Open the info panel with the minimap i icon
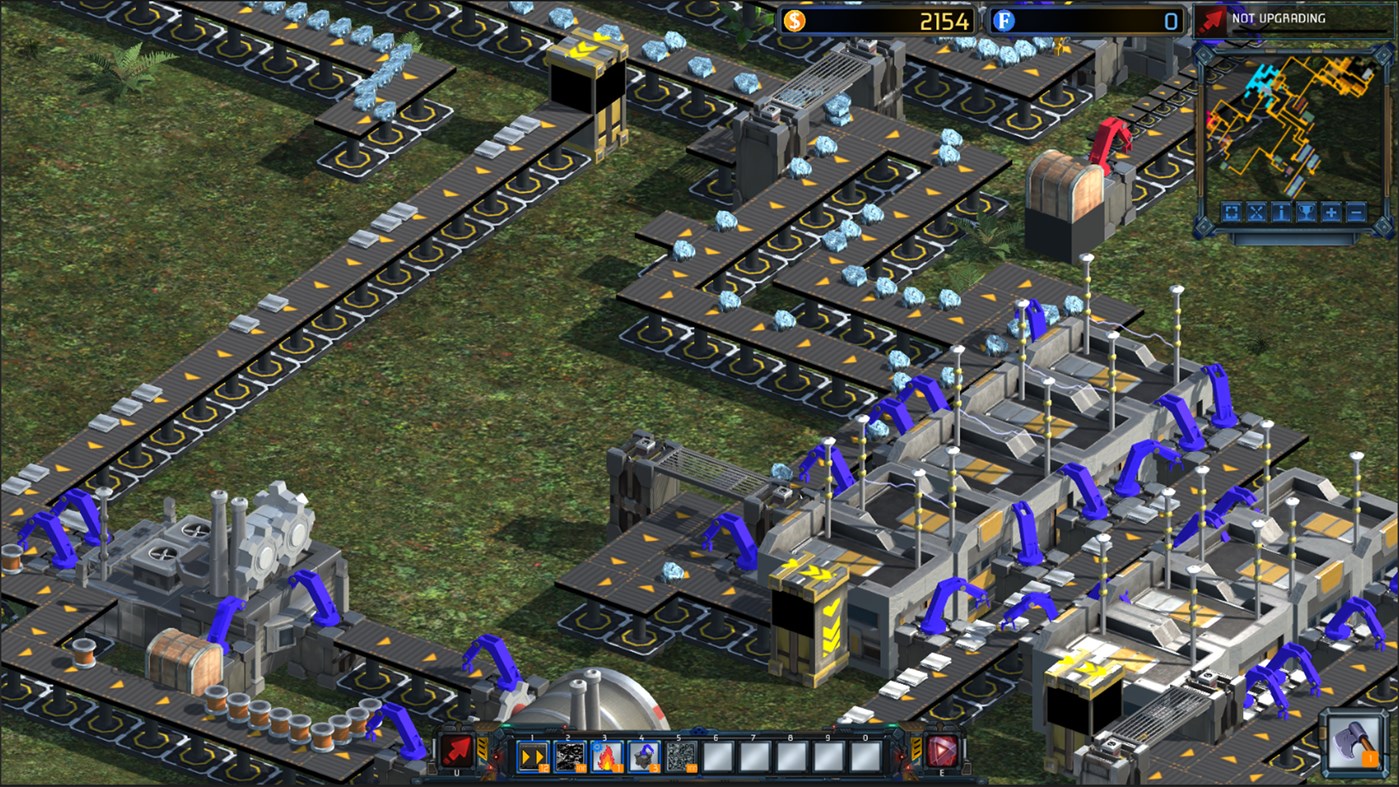 click(1282, 213)
